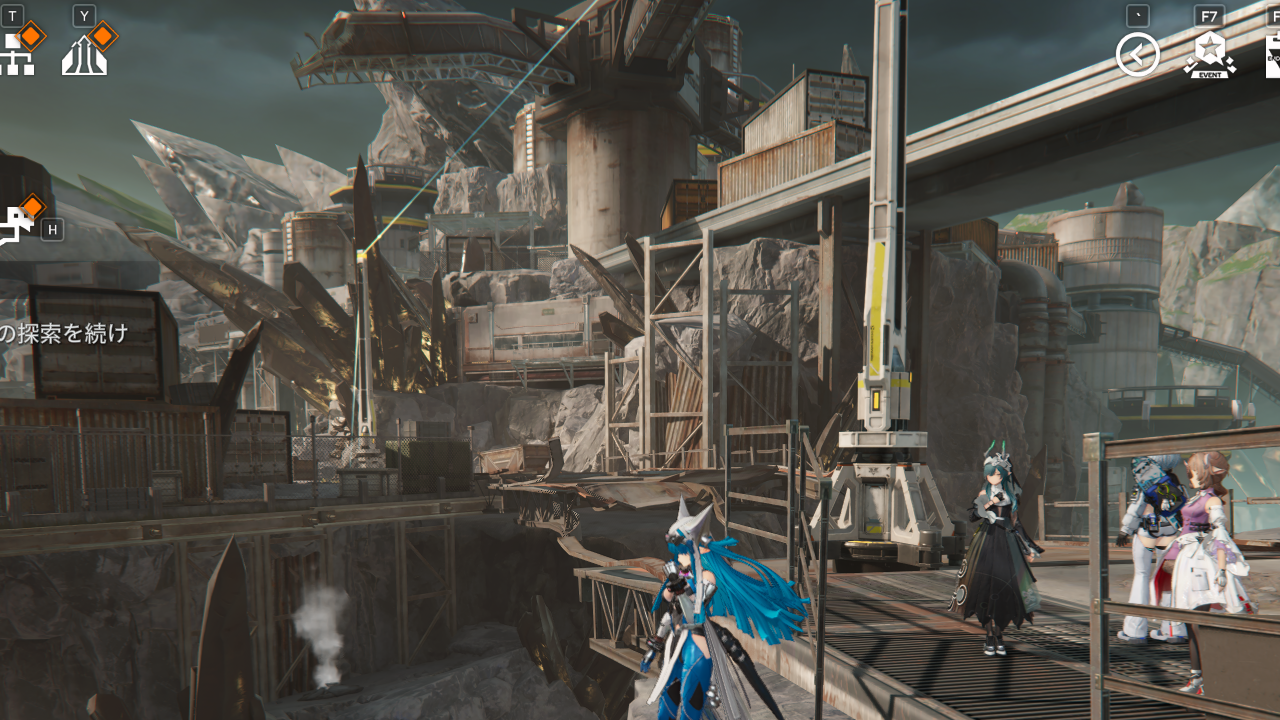
Task: Click the pixel dinosaur icon
Action: point(15,226)
